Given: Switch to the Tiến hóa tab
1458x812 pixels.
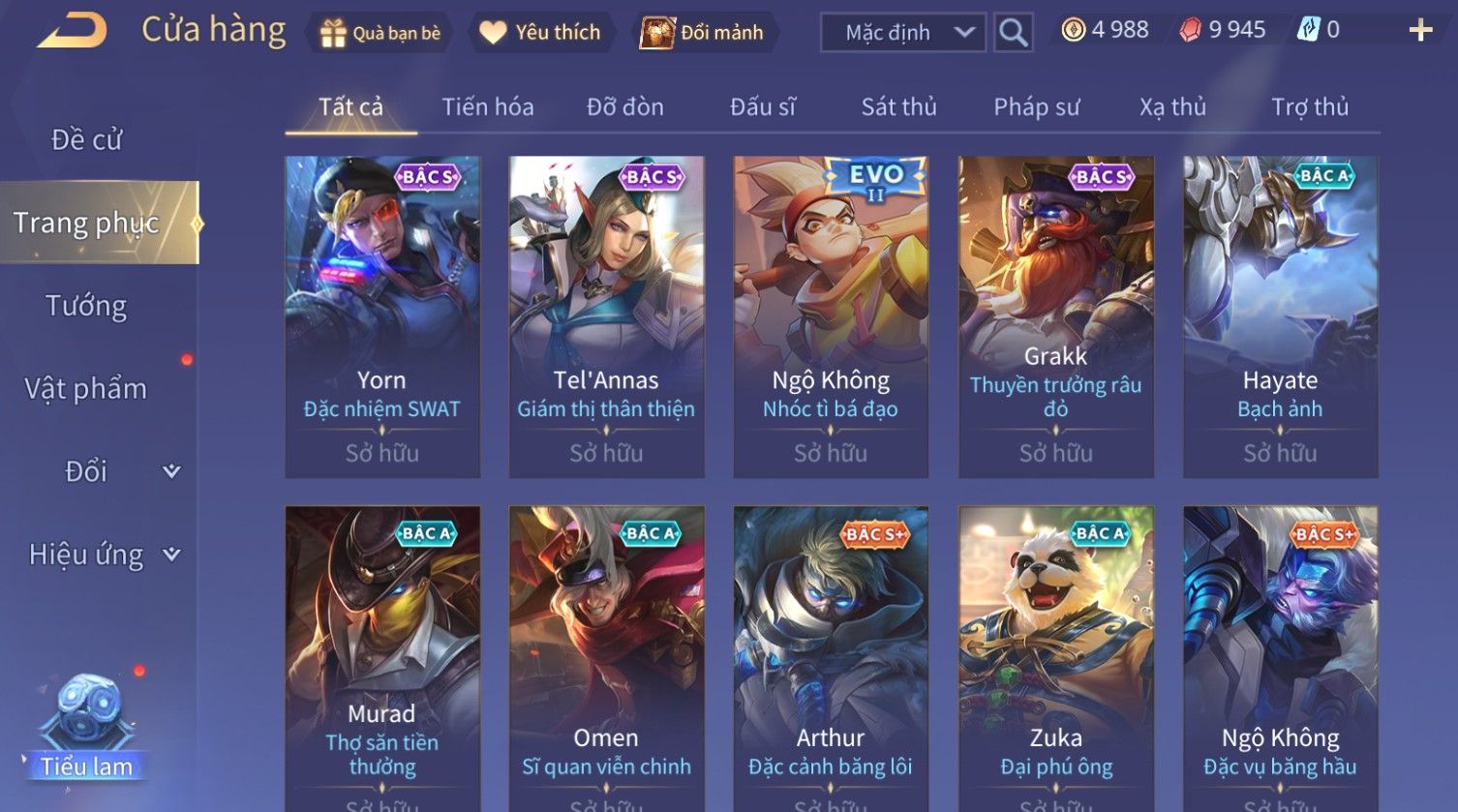Looking at the screenshot, I should click(488, 107).
